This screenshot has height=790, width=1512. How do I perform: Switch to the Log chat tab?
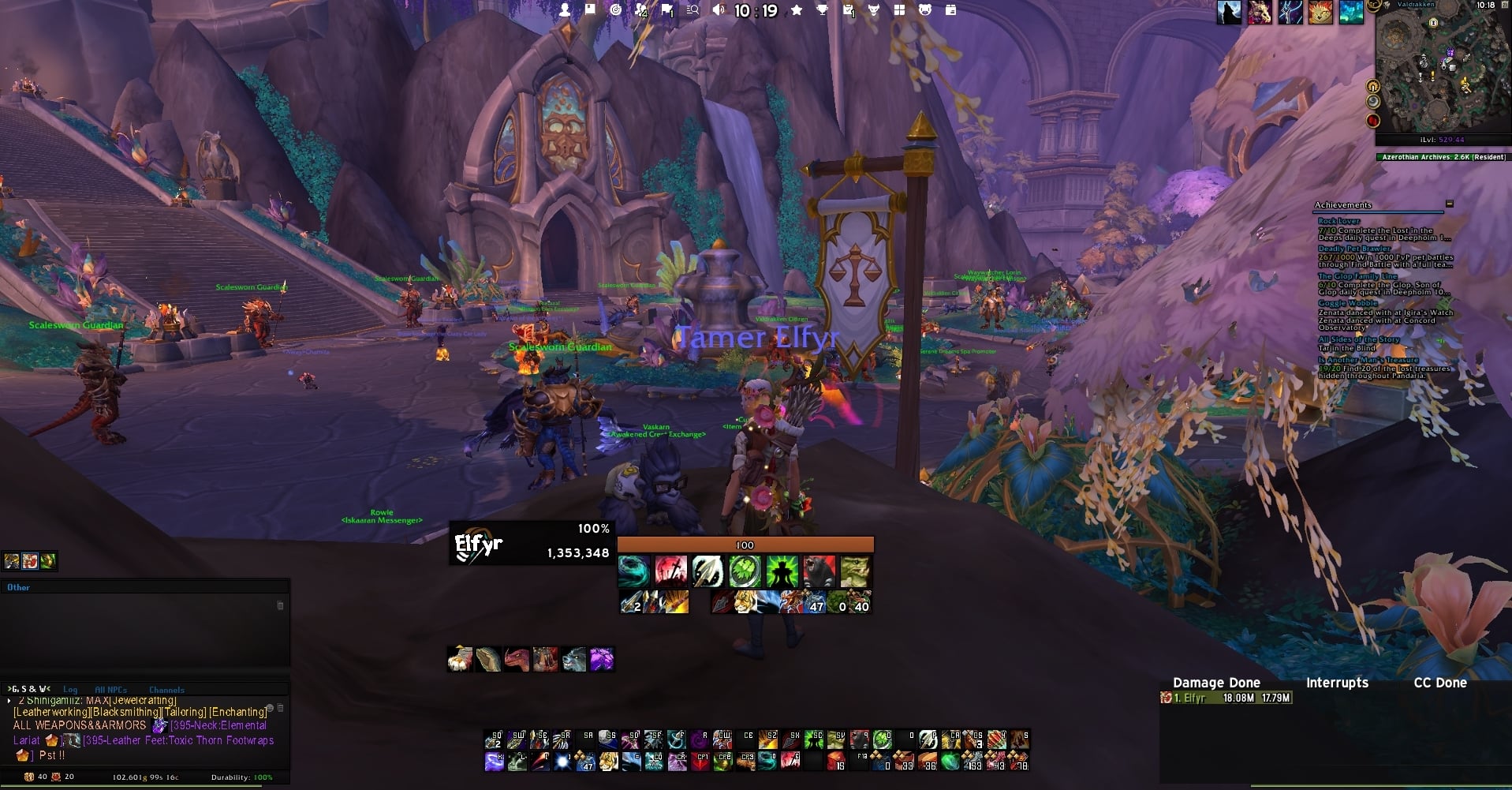click(70, 690)
